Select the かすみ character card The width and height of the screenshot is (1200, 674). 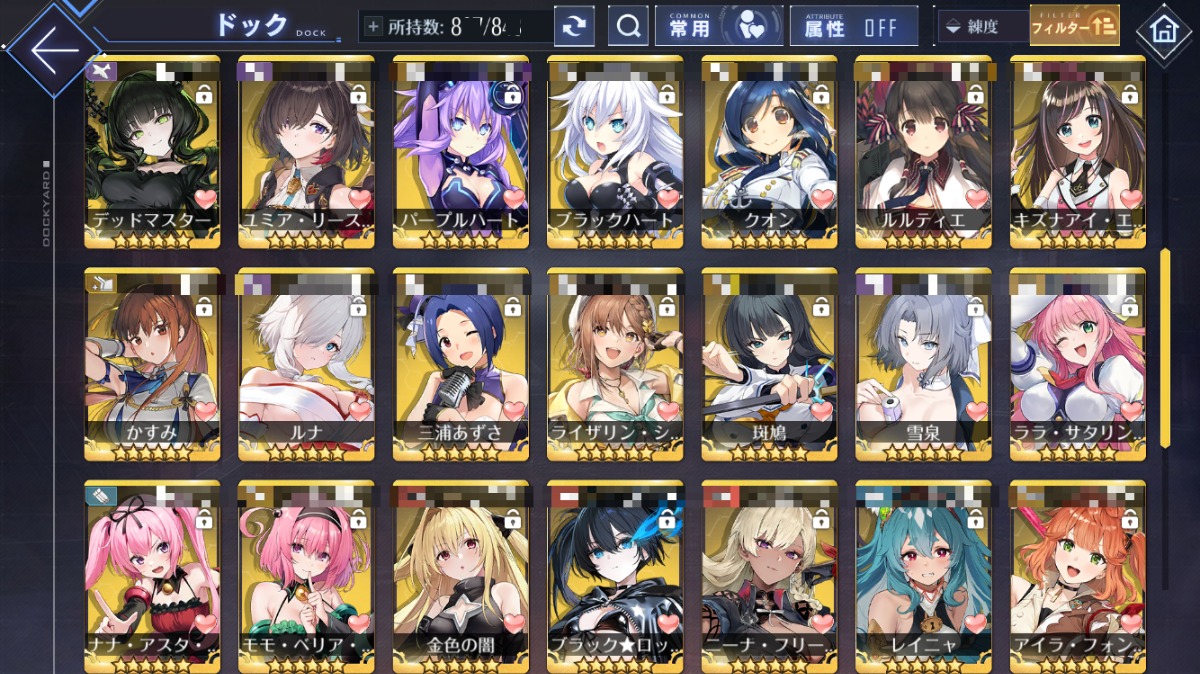pos(152,362)
